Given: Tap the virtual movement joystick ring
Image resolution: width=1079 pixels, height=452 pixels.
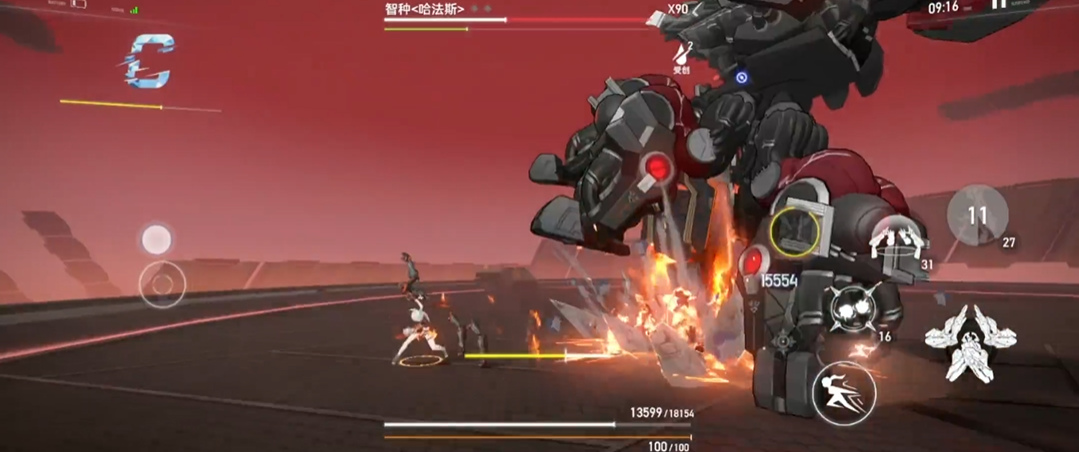Looking at the screenshot, I should coord(162,285).
